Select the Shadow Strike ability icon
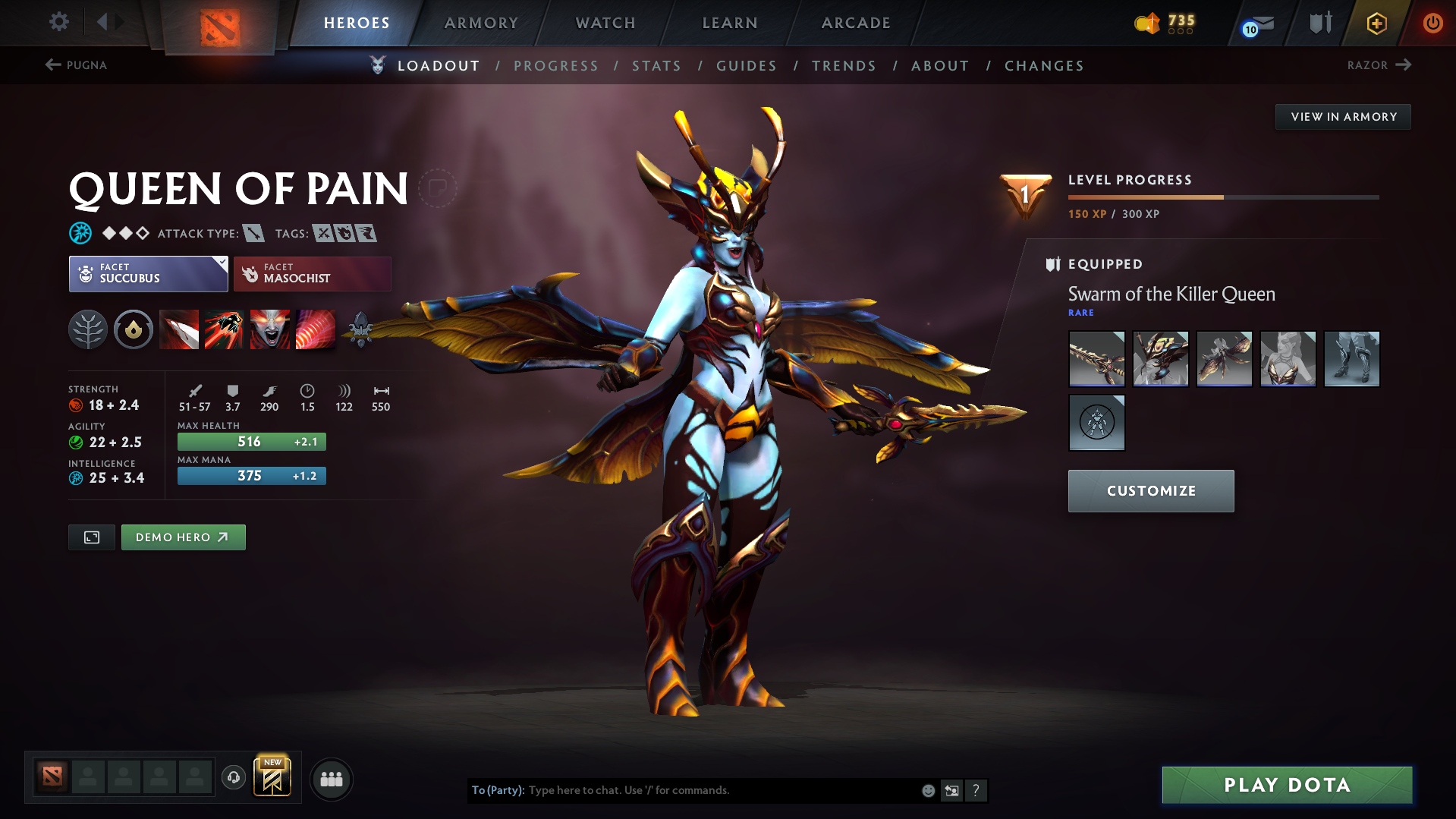Screen dimensions: 1456x819 coord(179,329)
